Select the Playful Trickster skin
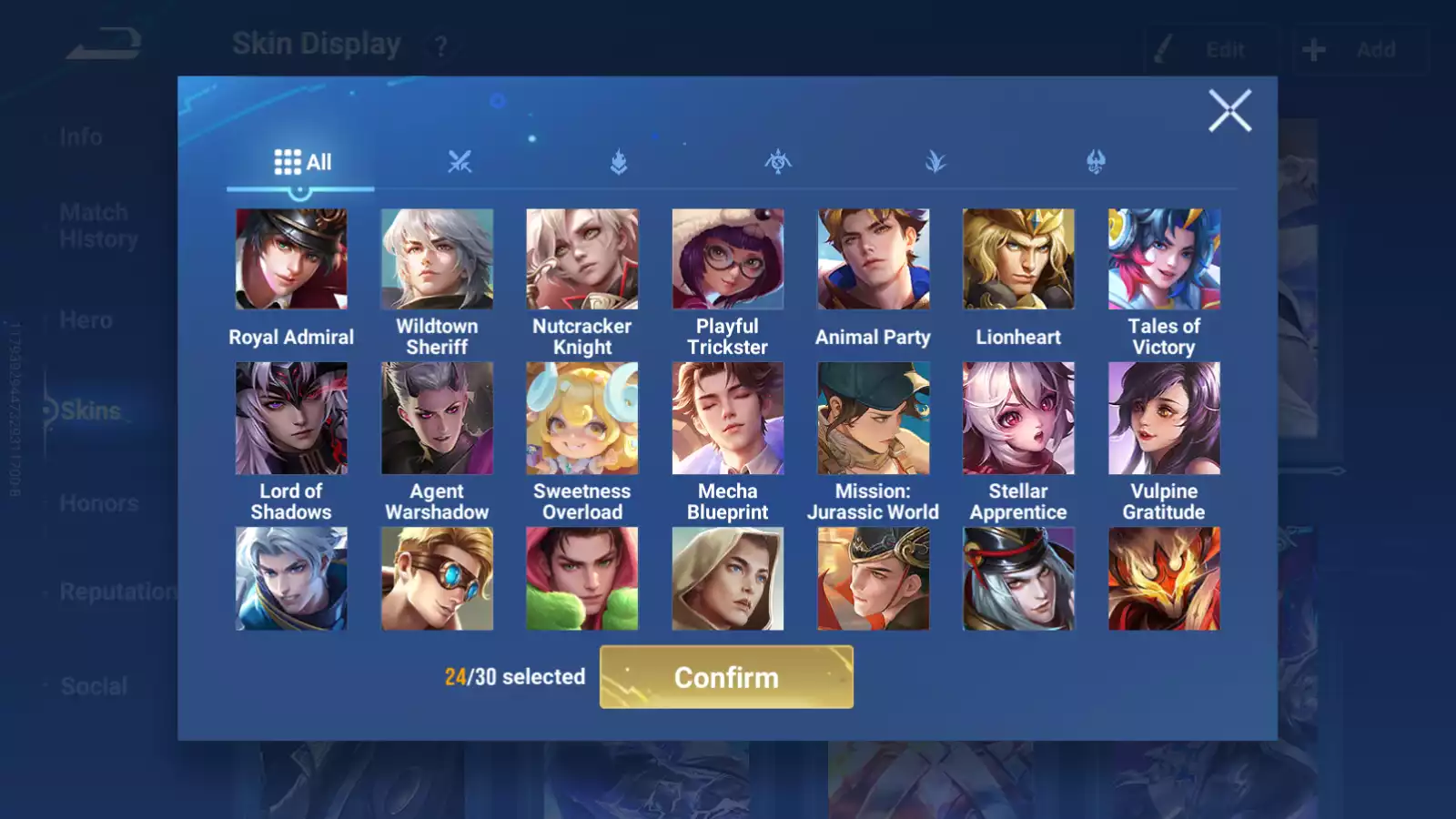The width and height of the screenshot is (1456, 819). point(728,259)
